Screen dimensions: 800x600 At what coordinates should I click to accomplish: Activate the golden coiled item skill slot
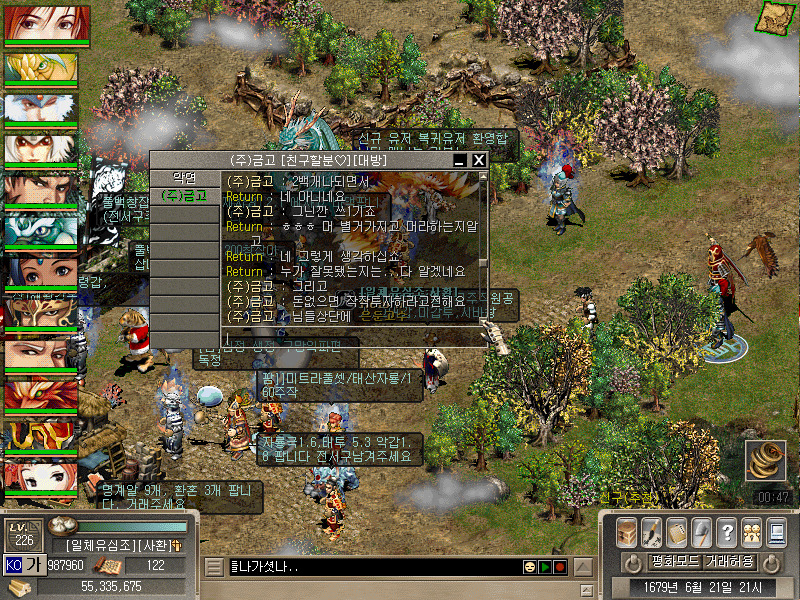pos(765,463)
